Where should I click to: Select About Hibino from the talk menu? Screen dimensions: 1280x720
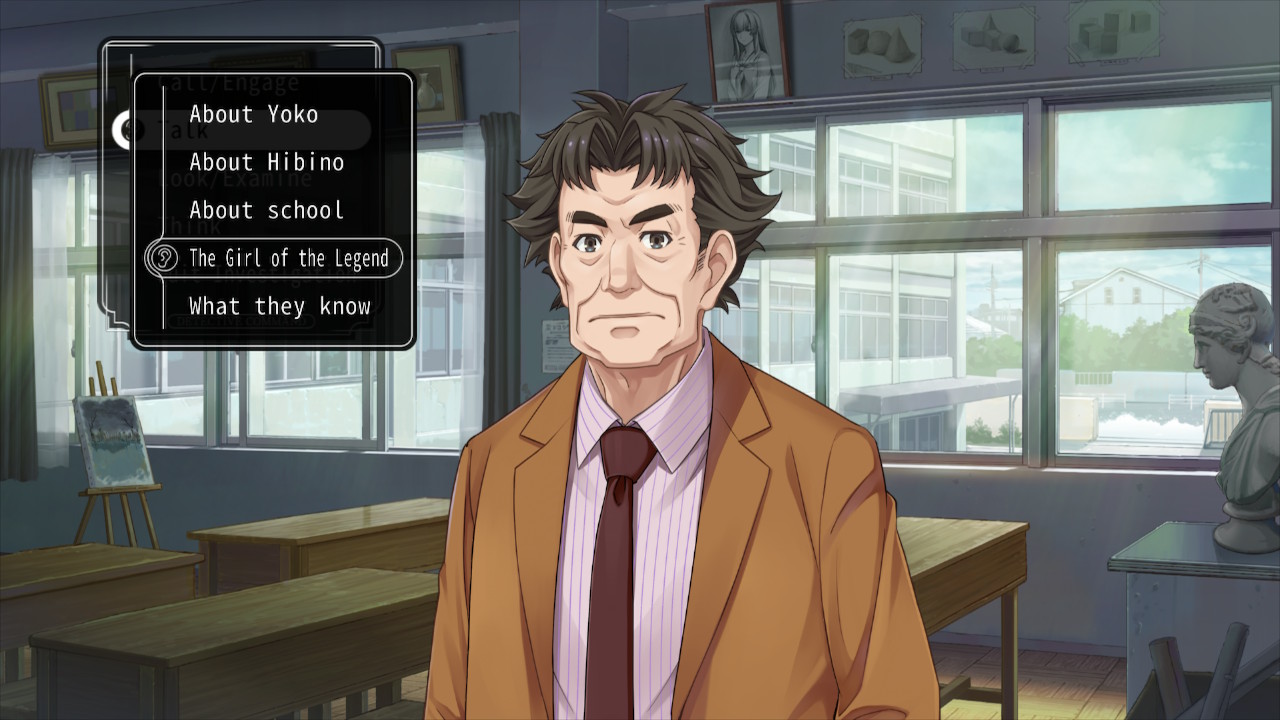tap(267, 162)
